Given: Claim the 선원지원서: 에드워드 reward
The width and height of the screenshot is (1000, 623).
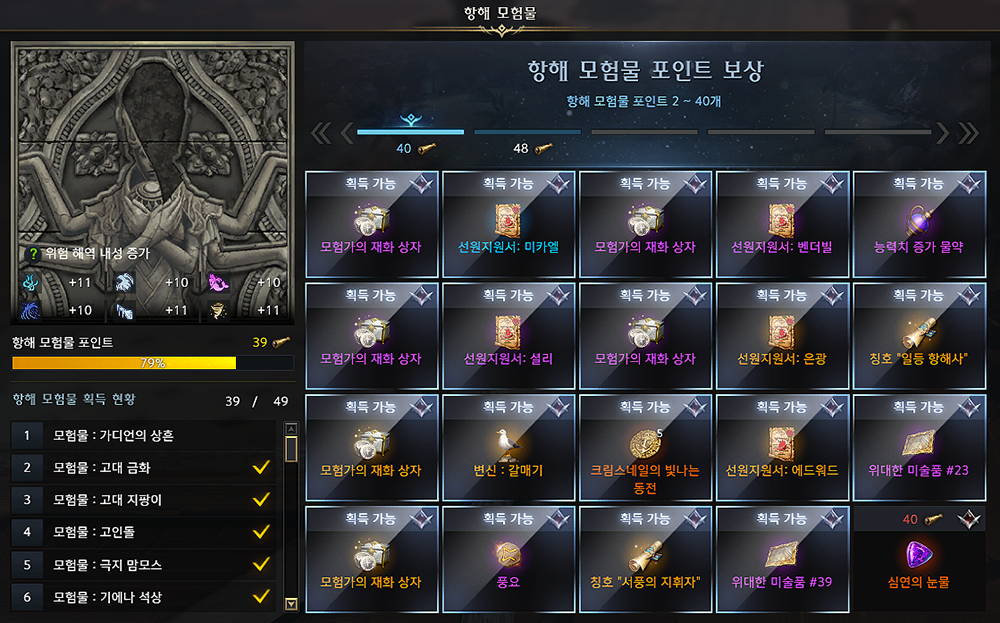Looking at the screenshot, I should tap(783, 446).
